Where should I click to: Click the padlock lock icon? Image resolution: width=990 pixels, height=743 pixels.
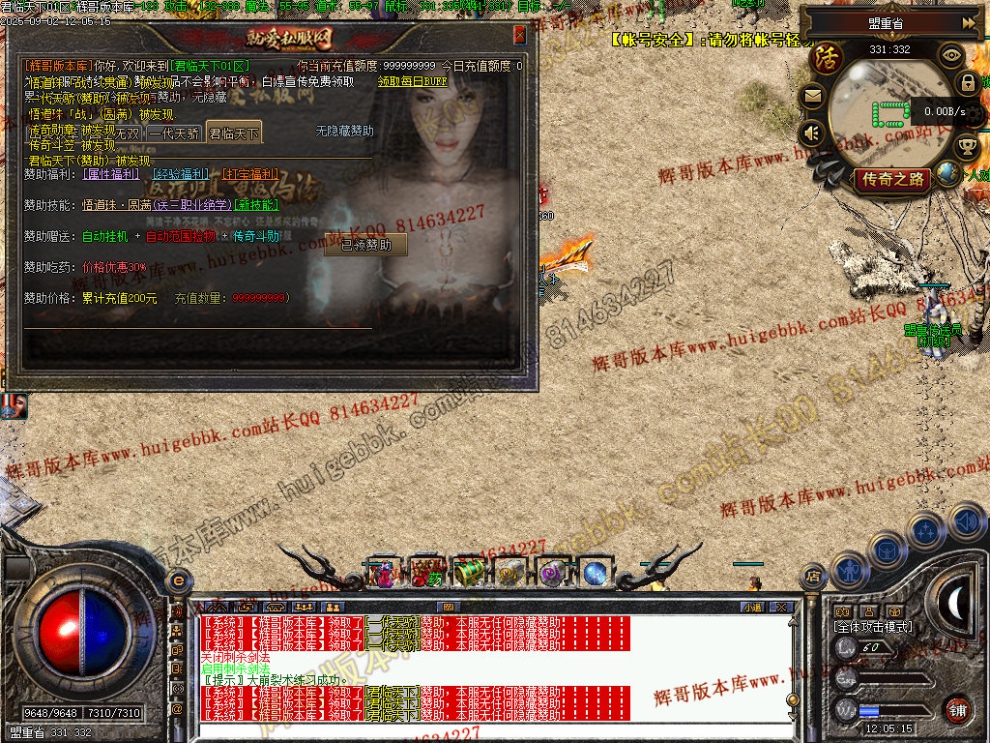pos(968,83)
